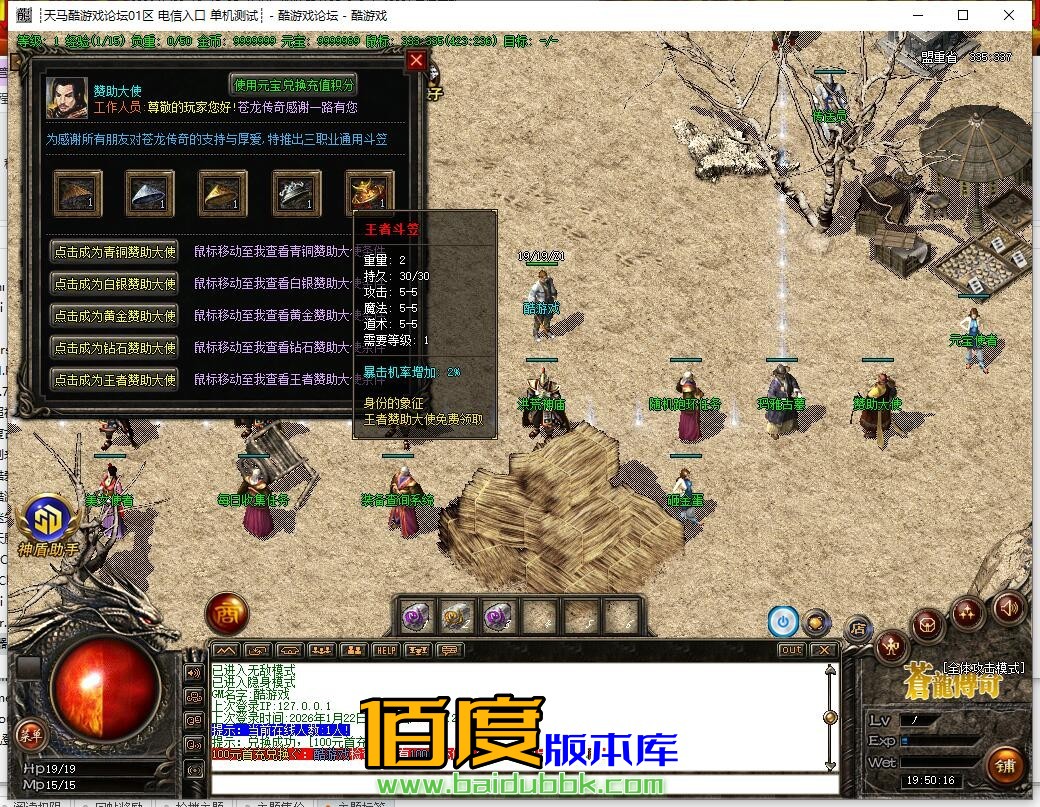Open the 神盾助手 assistant icon
The height and width of the screenshot is (807, 1040).
47,520
